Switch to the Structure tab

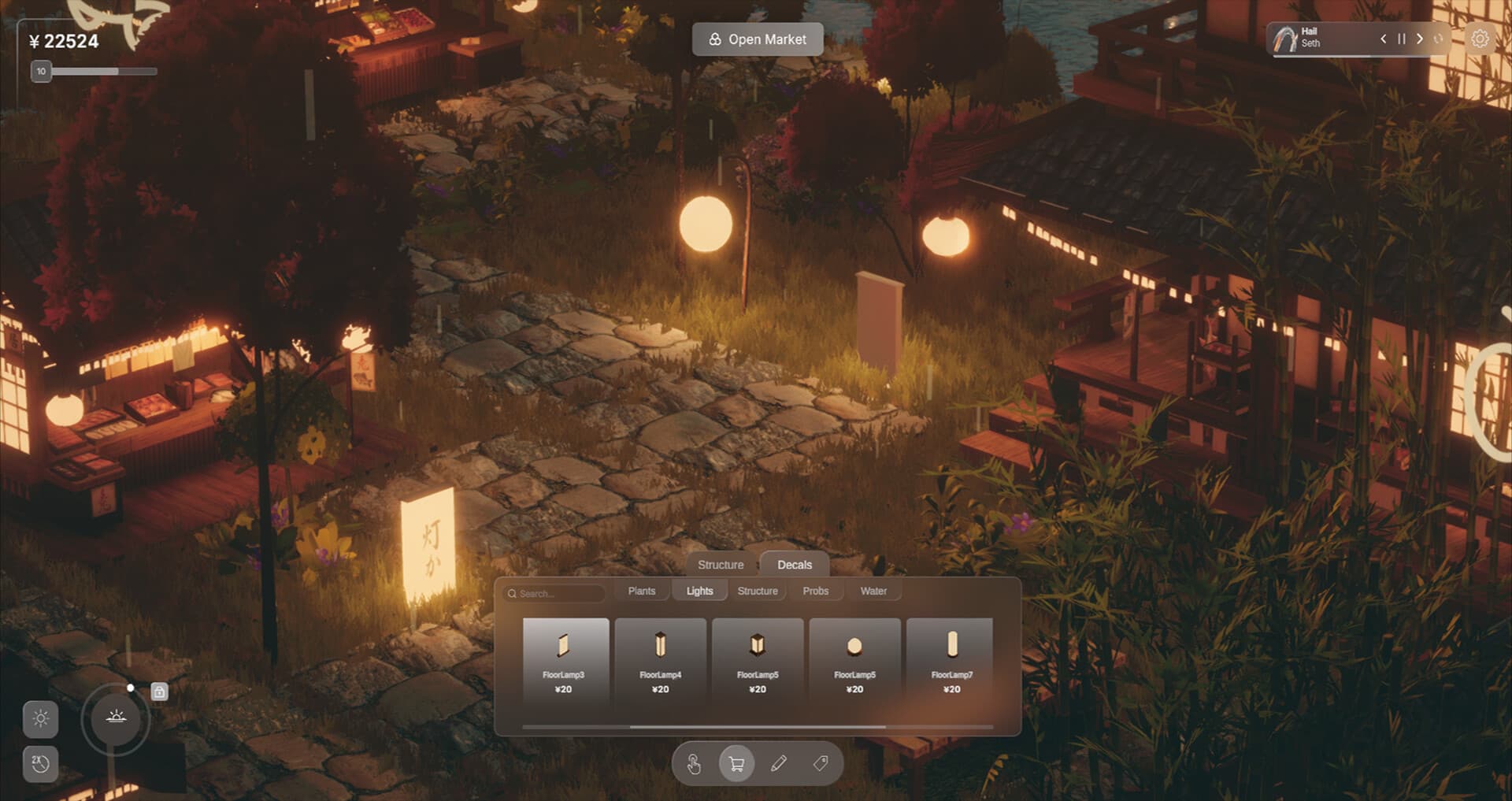click(x=720, y=565)
